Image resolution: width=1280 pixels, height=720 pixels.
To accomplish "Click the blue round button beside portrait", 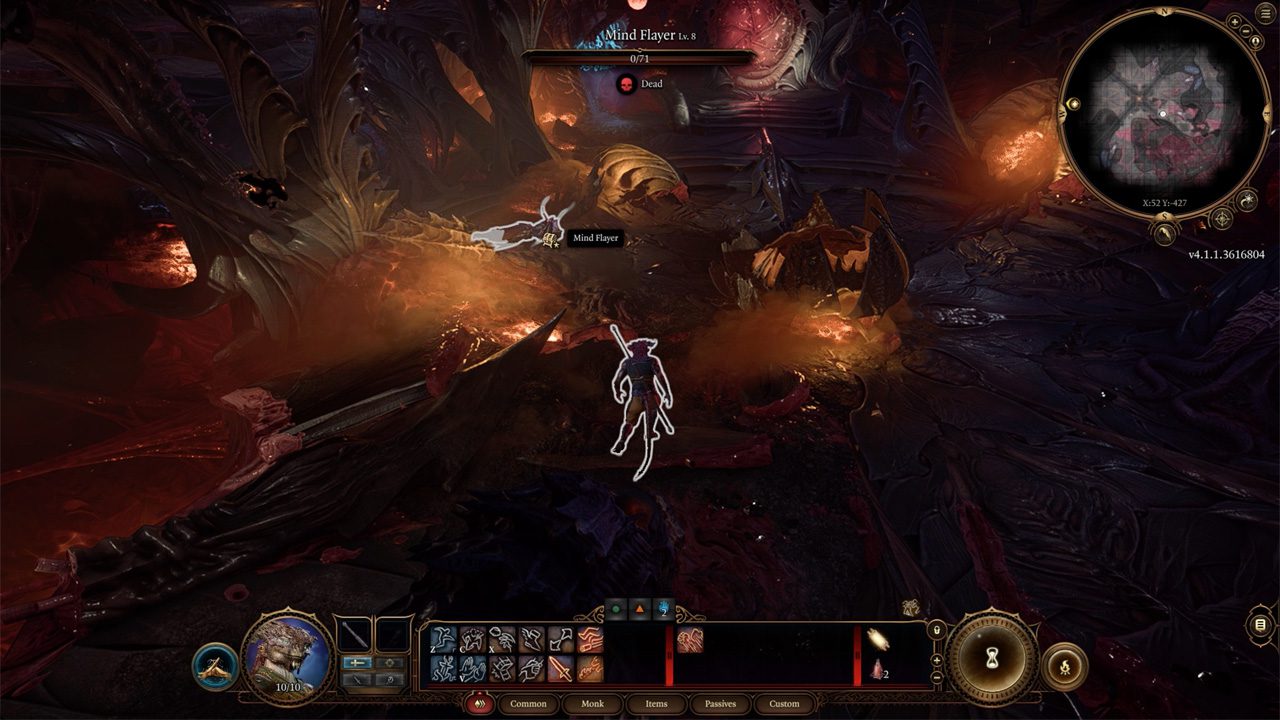I will click(215, 666).
